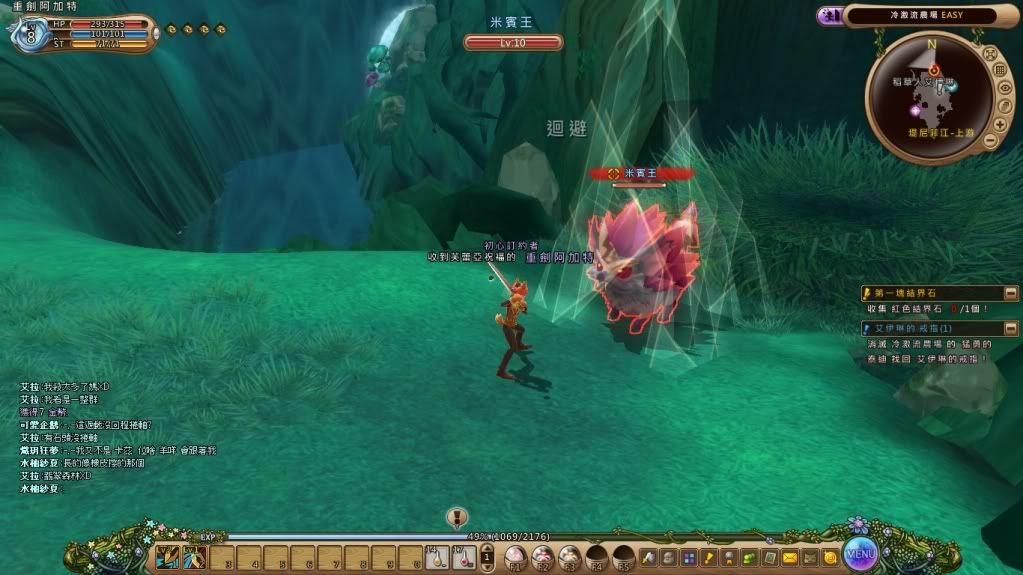This screenshot has width=1023, height=575.
Task: Click the purple running-figure button beside the zone name
Action: click(829, 16)
